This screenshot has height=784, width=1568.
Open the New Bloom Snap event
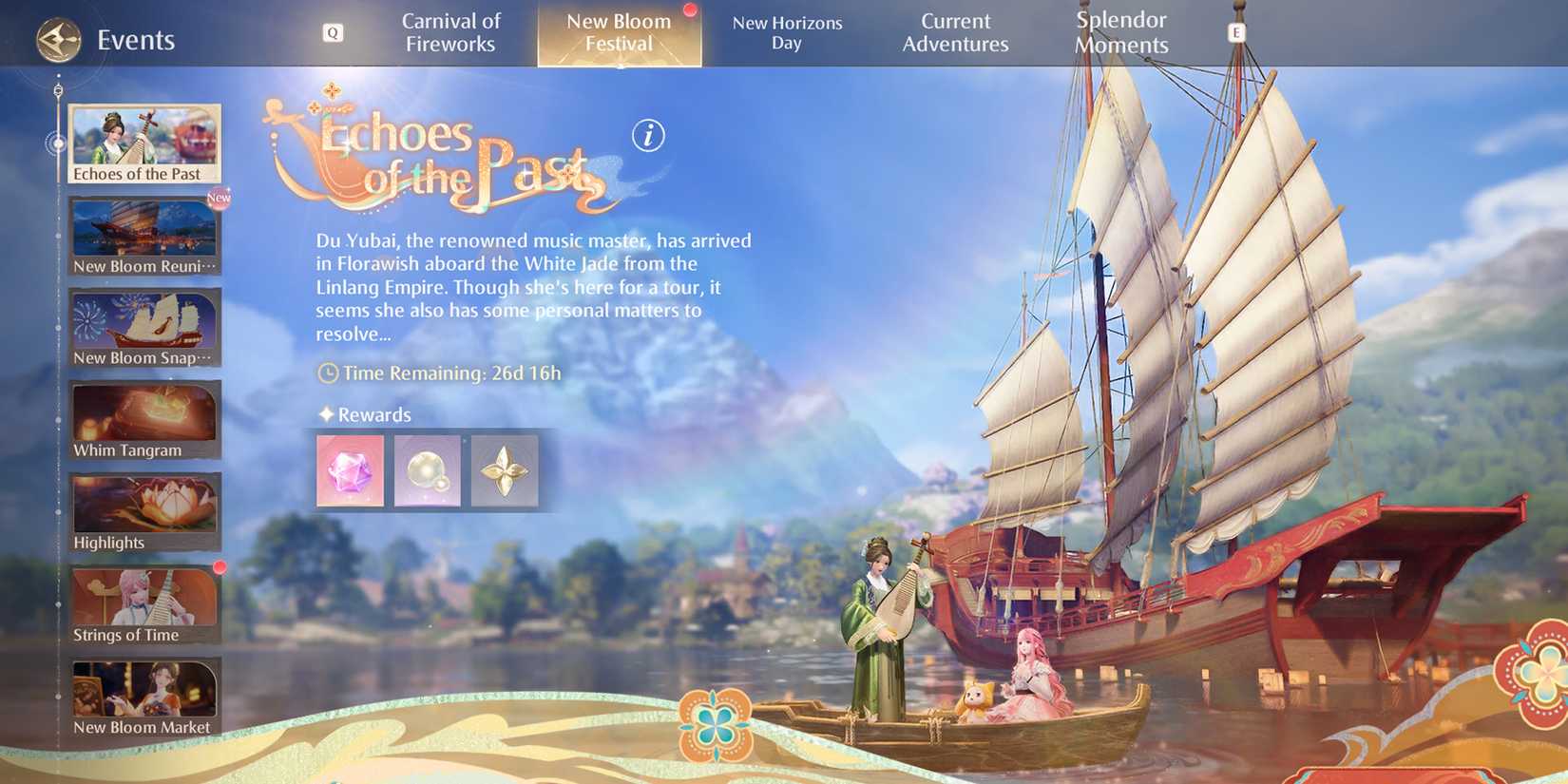[143, 326]
